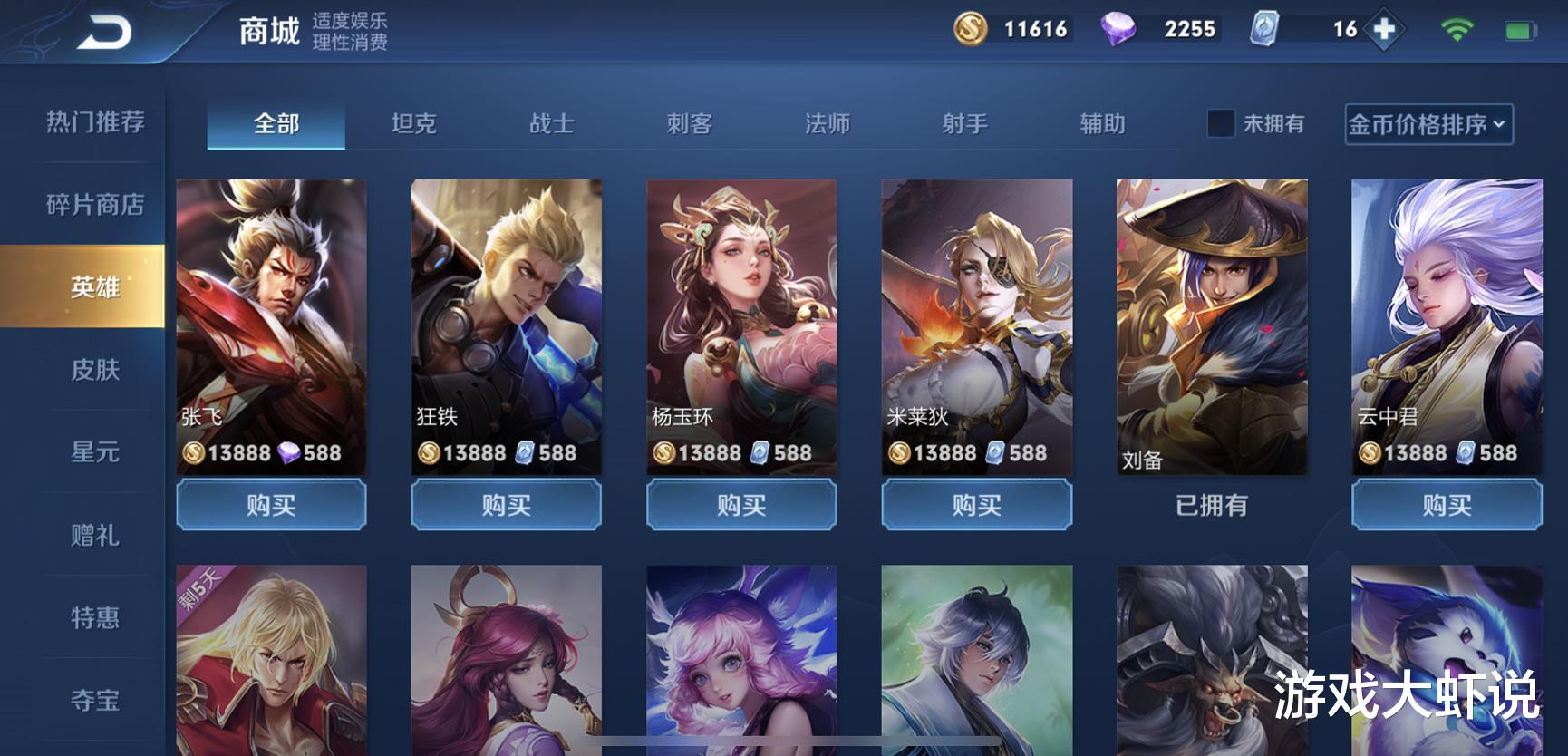
Task: Open the 金币价格排序 sorting dropdown
Action: pyautogui.click(x=1420, y=125)
